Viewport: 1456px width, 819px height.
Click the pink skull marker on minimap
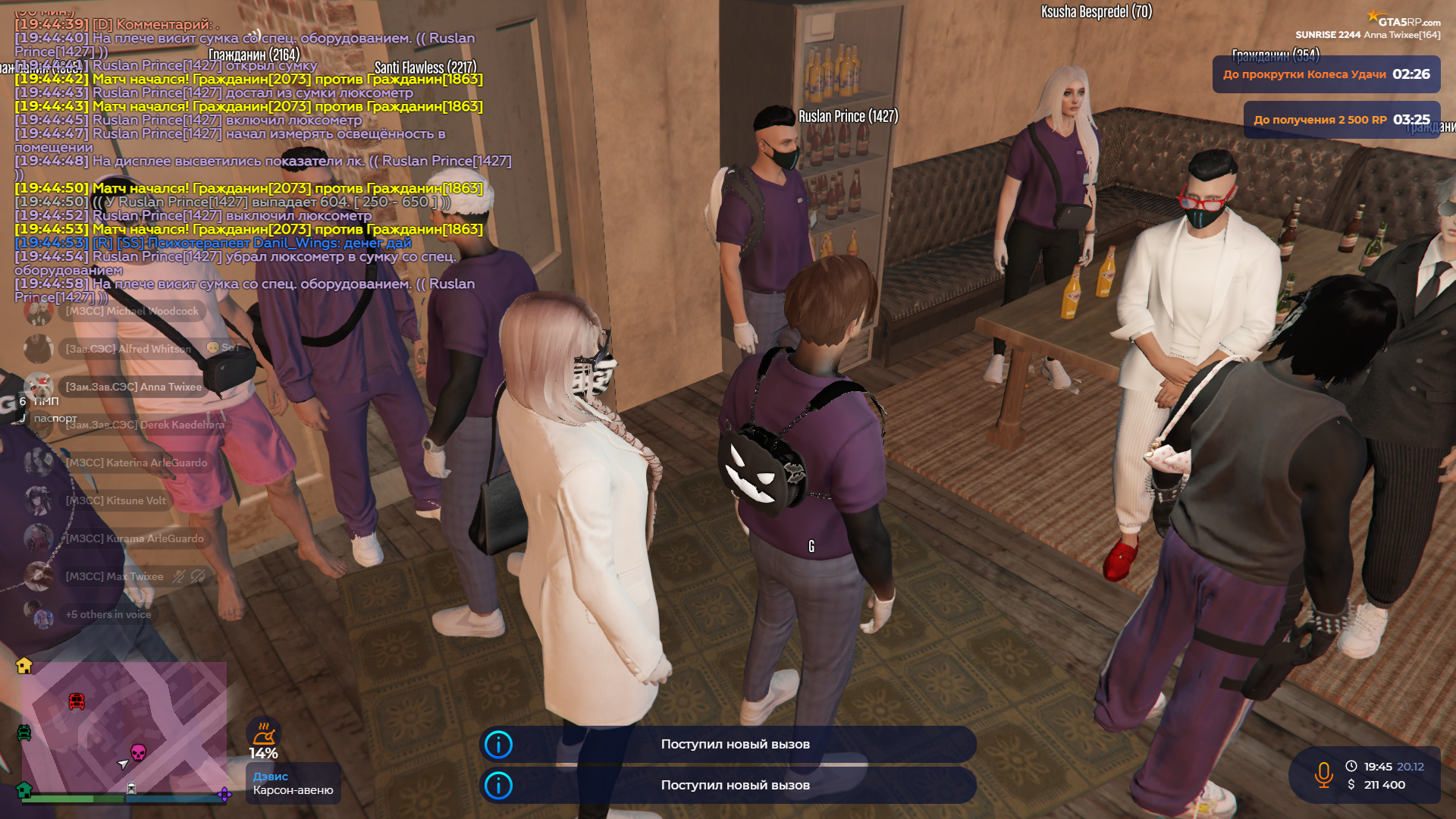pyautogui.click(x=138, y=752)
